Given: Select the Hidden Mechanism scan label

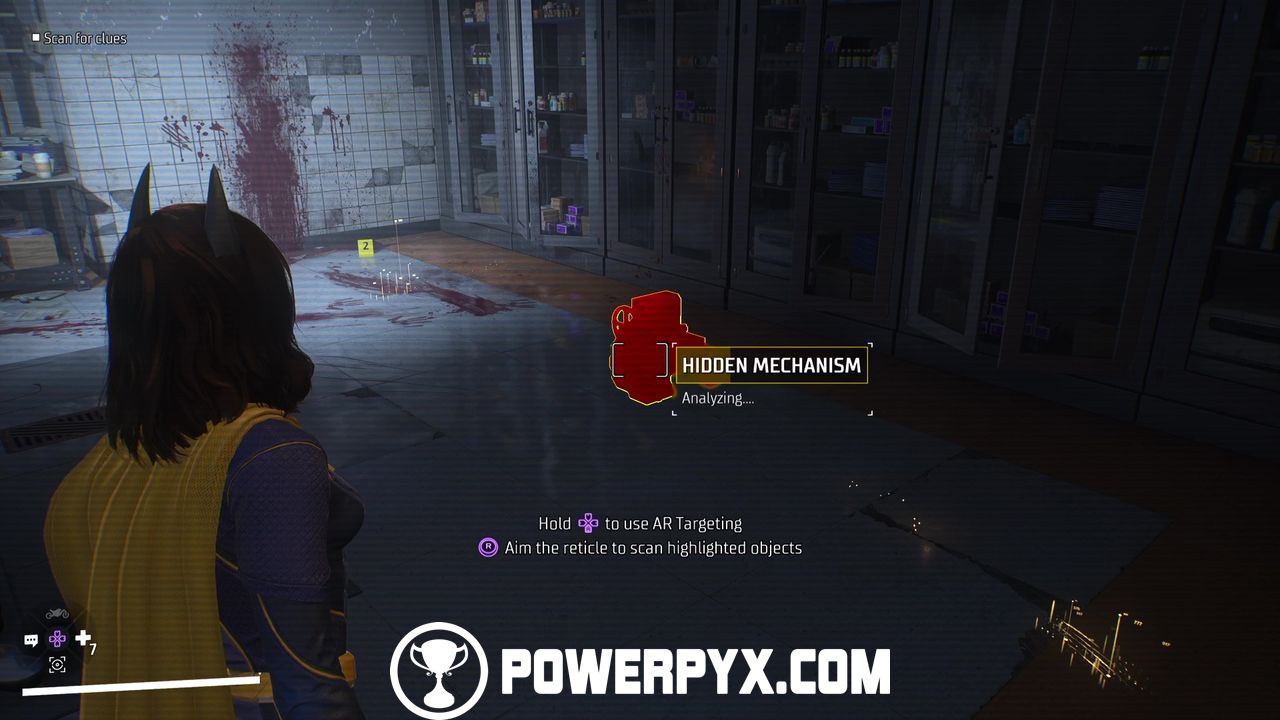Looking at the screenshot, I should 771,366.
